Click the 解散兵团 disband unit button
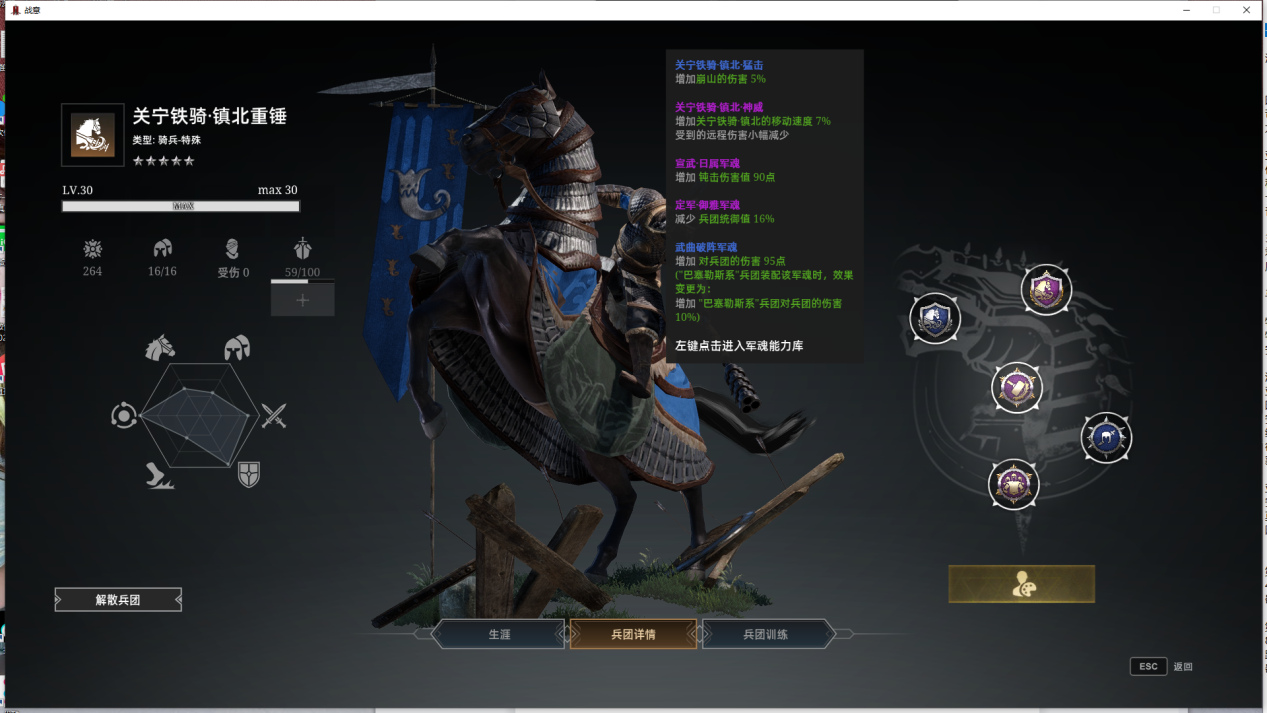Screen dimensions: 1267x713 118,600
